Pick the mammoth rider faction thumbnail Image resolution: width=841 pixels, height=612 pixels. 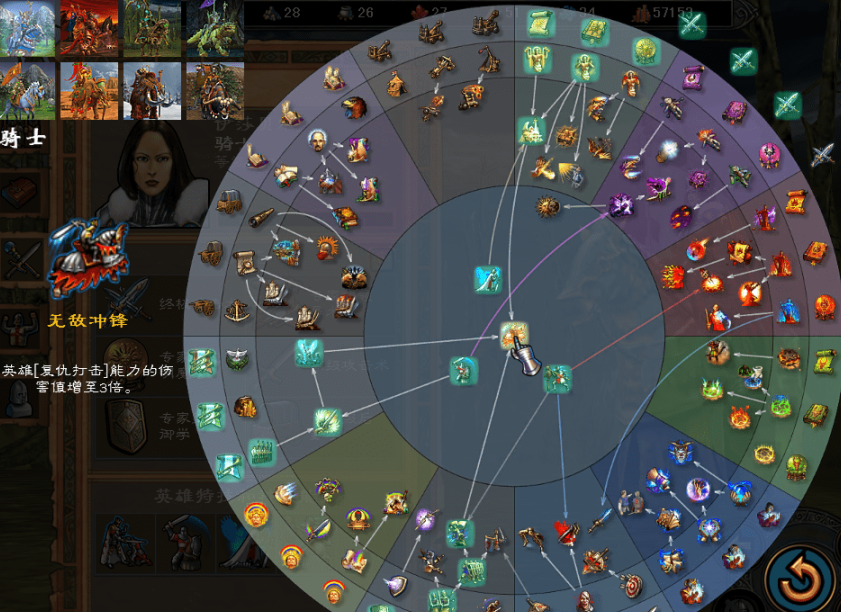click(x=151, y=90)
